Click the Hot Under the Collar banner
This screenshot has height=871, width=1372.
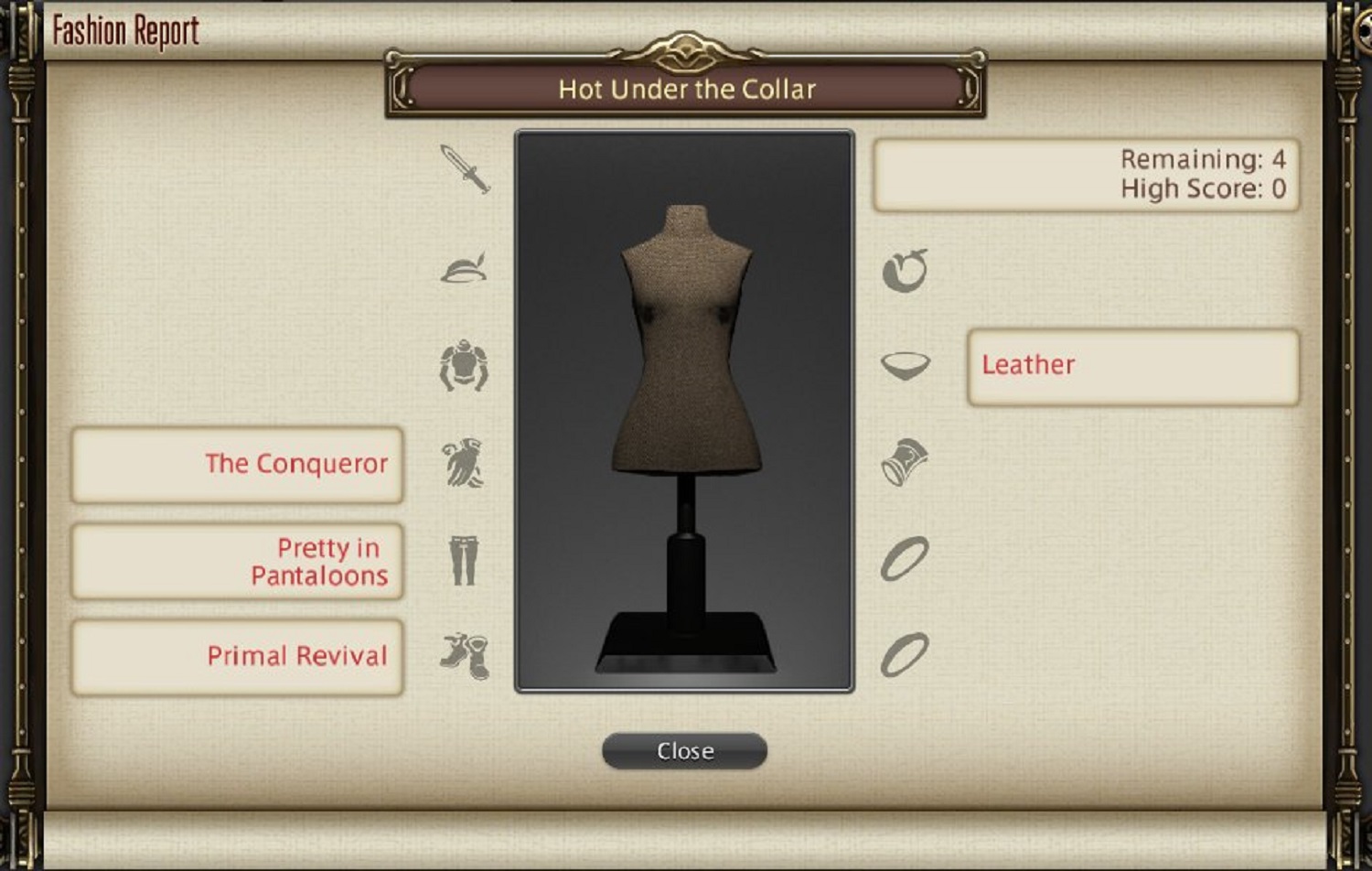click(x=686, y=89)
